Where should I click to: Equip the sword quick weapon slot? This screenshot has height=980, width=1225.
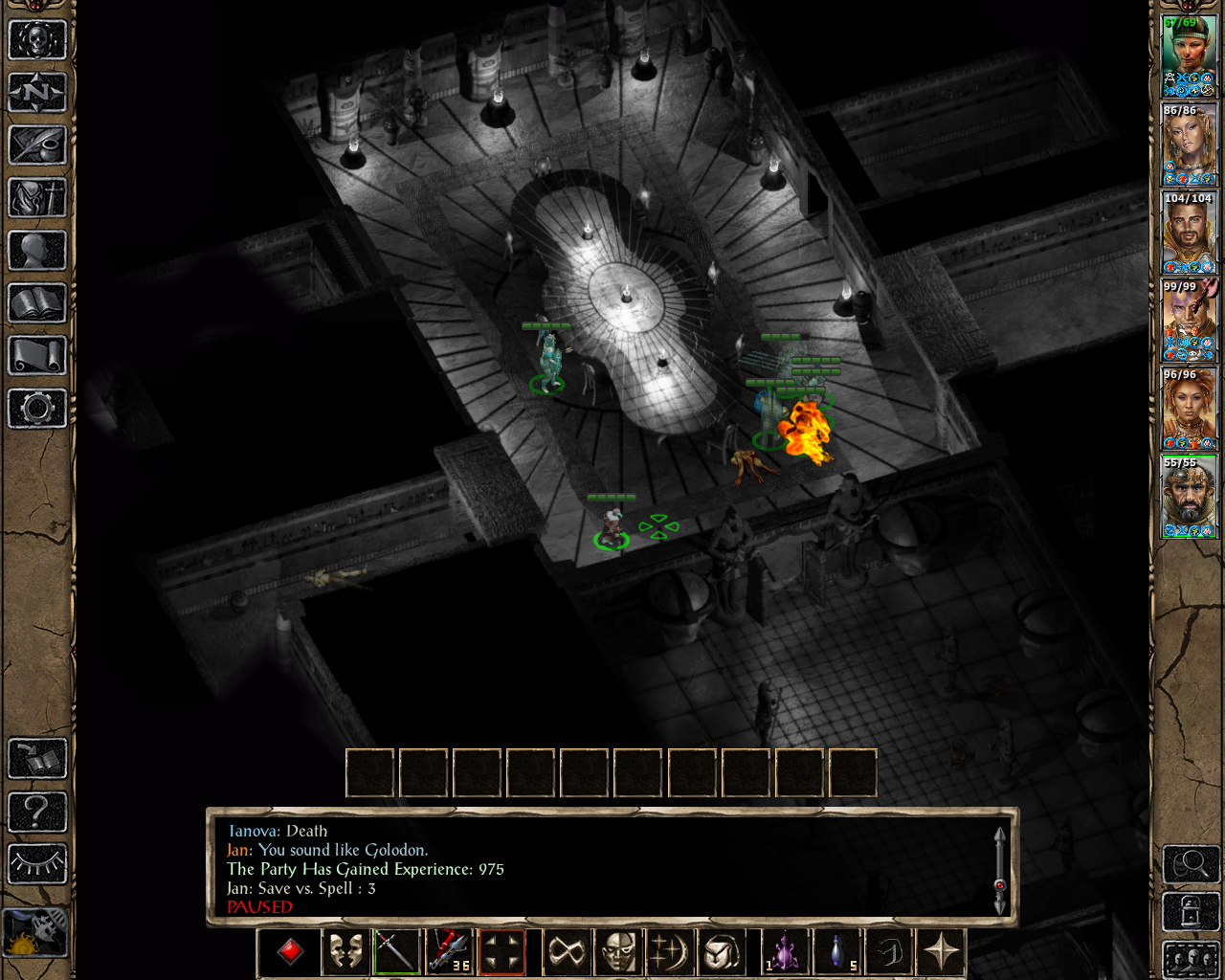coord(396,952)
